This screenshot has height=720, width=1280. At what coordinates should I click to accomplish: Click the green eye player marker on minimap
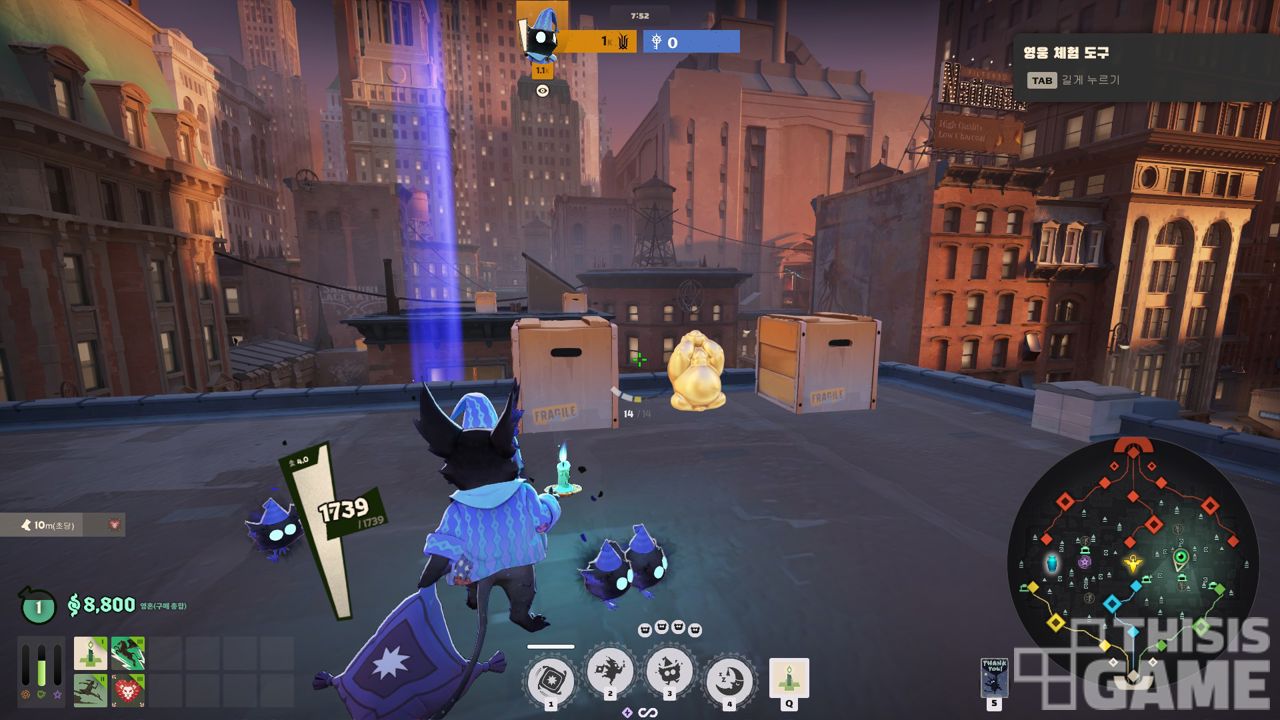(x=1181, y=557)
